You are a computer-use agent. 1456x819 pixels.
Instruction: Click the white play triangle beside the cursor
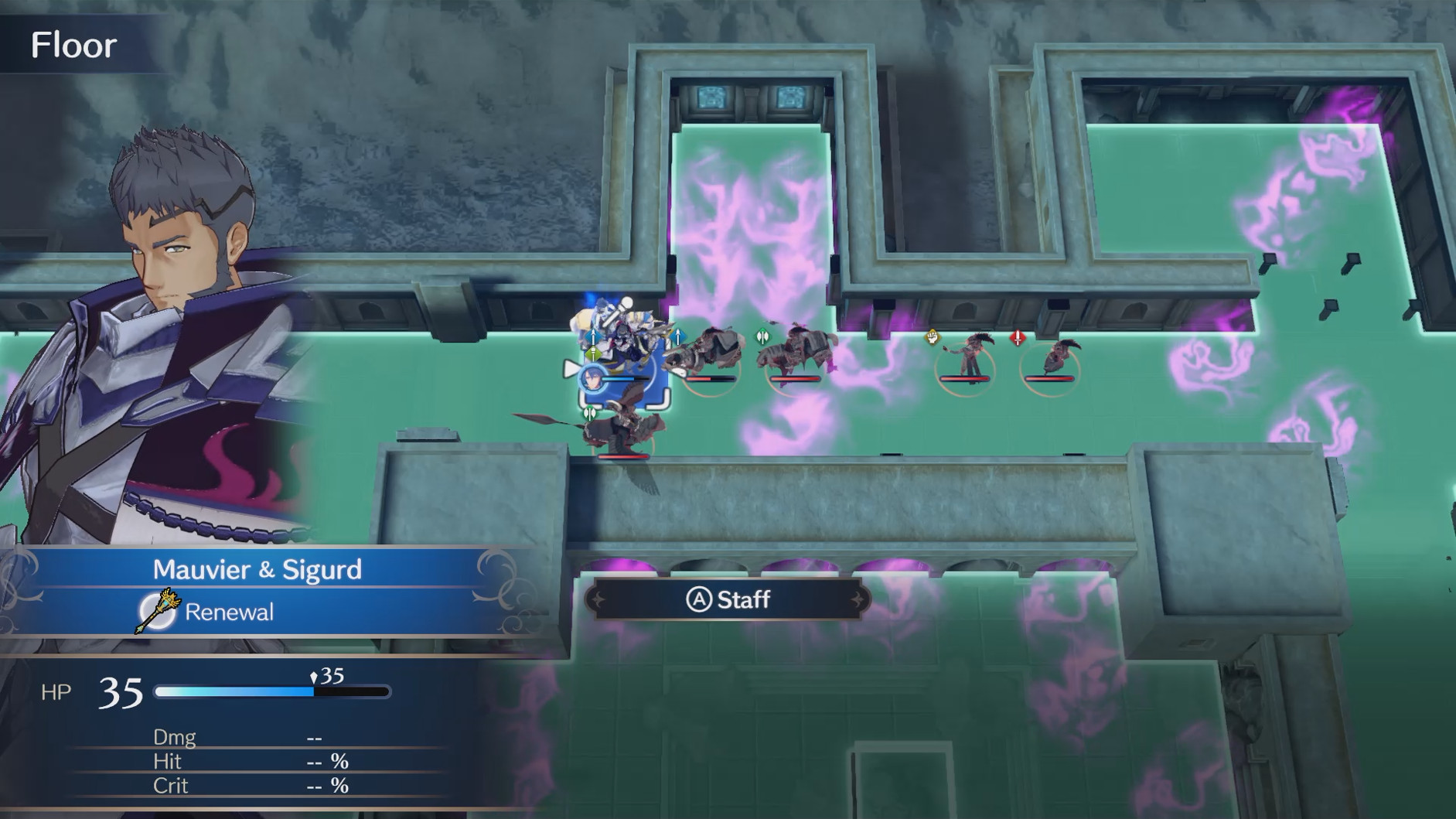(571, 369)
